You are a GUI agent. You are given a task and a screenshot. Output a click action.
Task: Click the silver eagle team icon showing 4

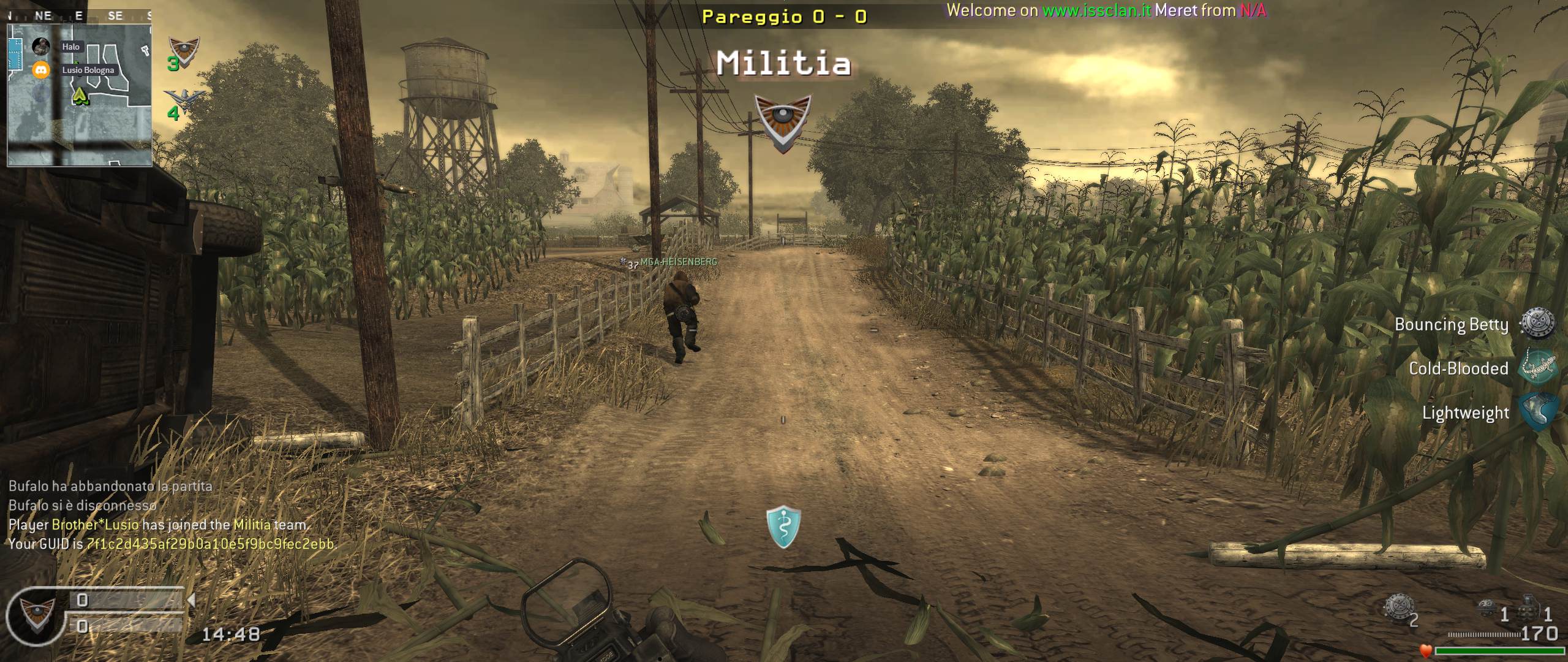coord(183,99)
